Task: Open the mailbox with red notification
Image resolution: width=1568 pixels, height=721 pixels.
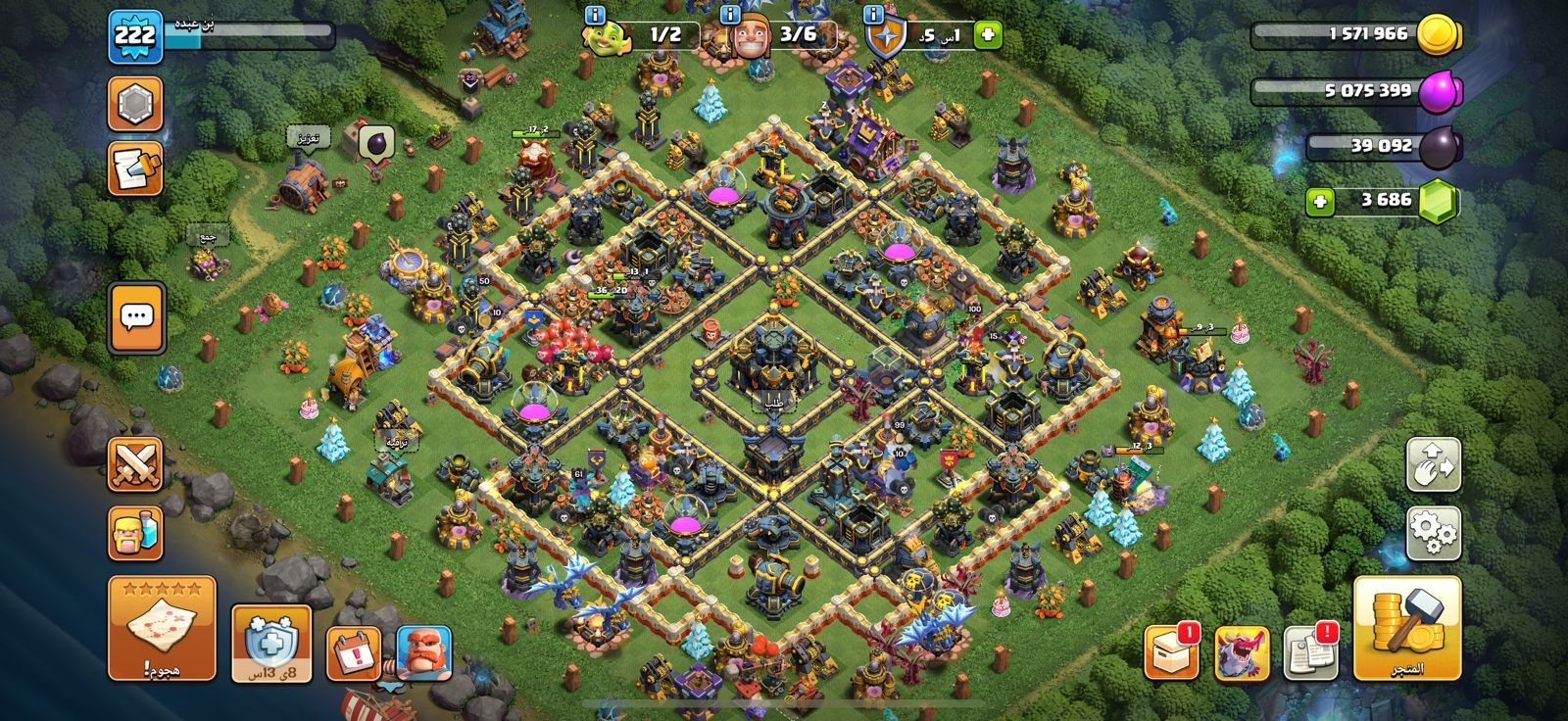Action: [1171, 652]
